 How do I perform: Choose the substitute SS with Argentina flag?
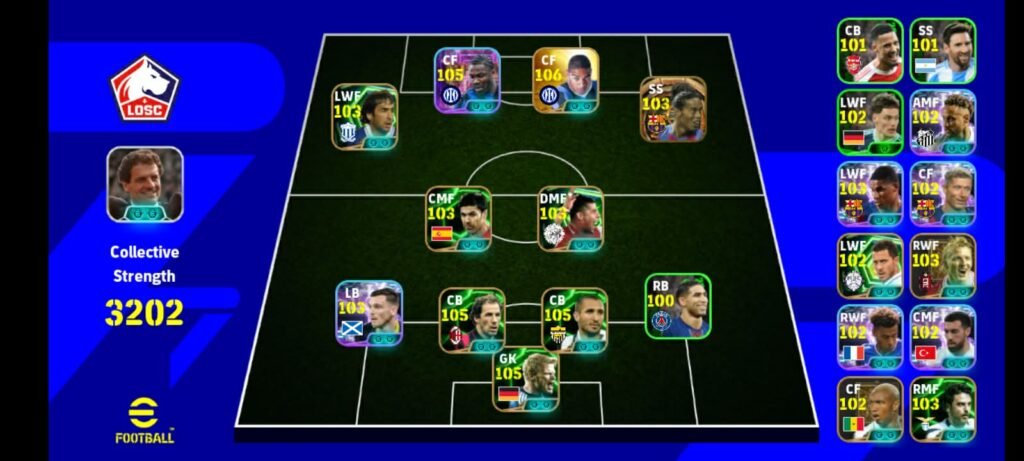point(943,51)
